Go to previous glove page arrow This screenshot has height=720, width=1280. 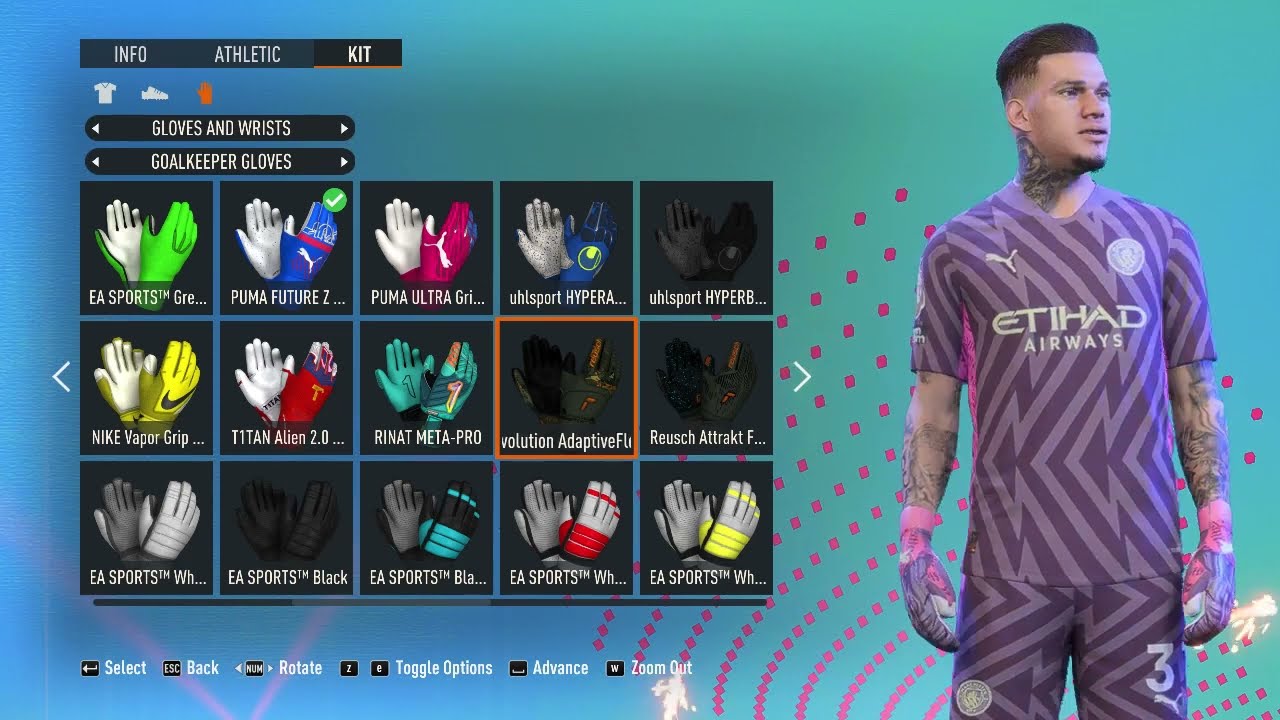(61, 377)
